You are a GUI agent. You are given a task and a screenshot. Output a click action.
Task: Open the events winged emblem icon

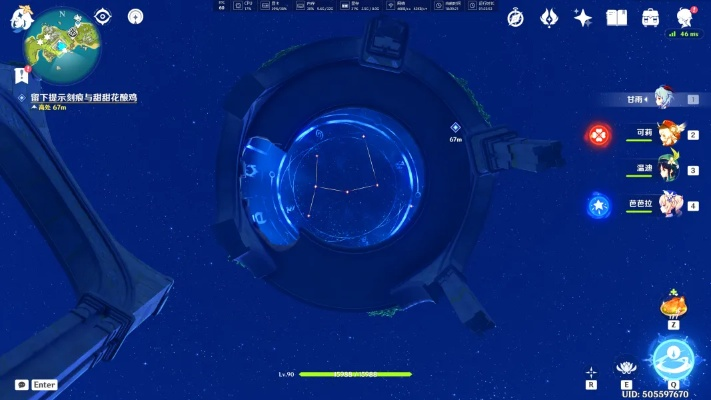tap(549, 17)
